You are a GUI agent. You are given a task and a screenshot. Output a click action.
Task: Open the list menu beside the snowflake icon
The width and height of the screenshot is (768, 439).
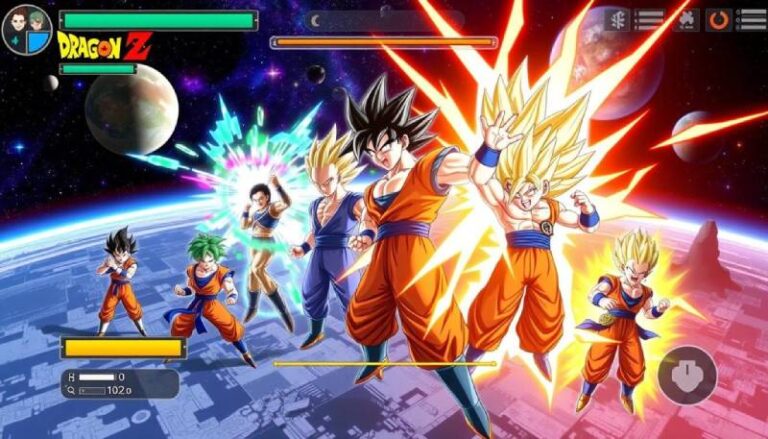[x=650, y=19]
